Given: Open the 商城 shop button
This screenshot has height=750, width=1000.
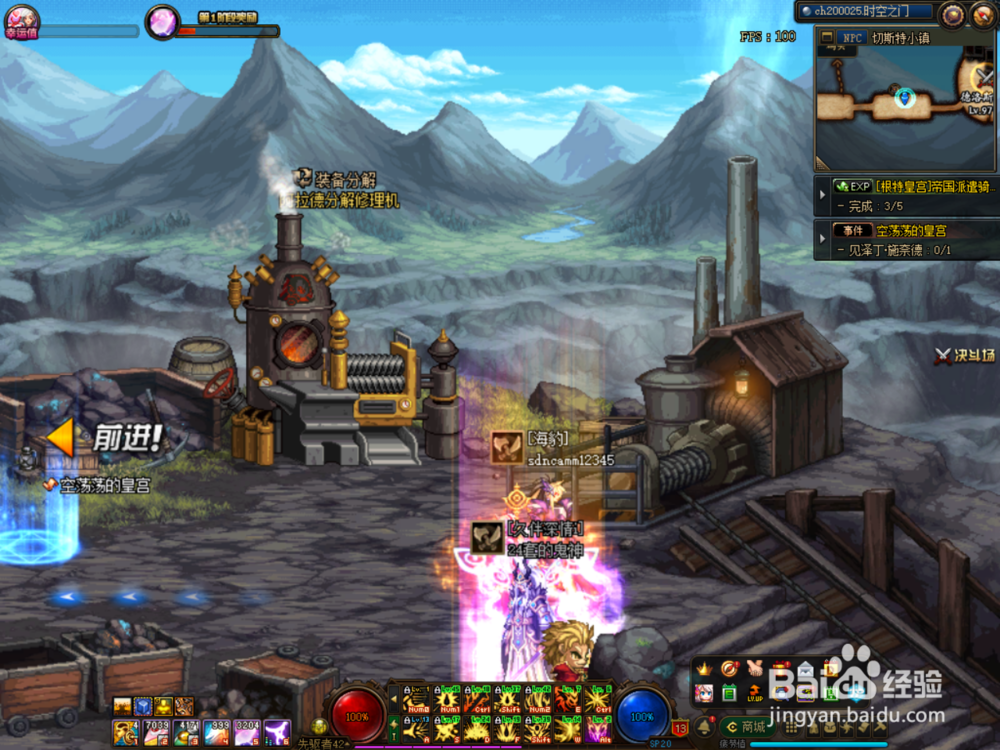Looking at the screenshot, I should click(x=745, y=726).
